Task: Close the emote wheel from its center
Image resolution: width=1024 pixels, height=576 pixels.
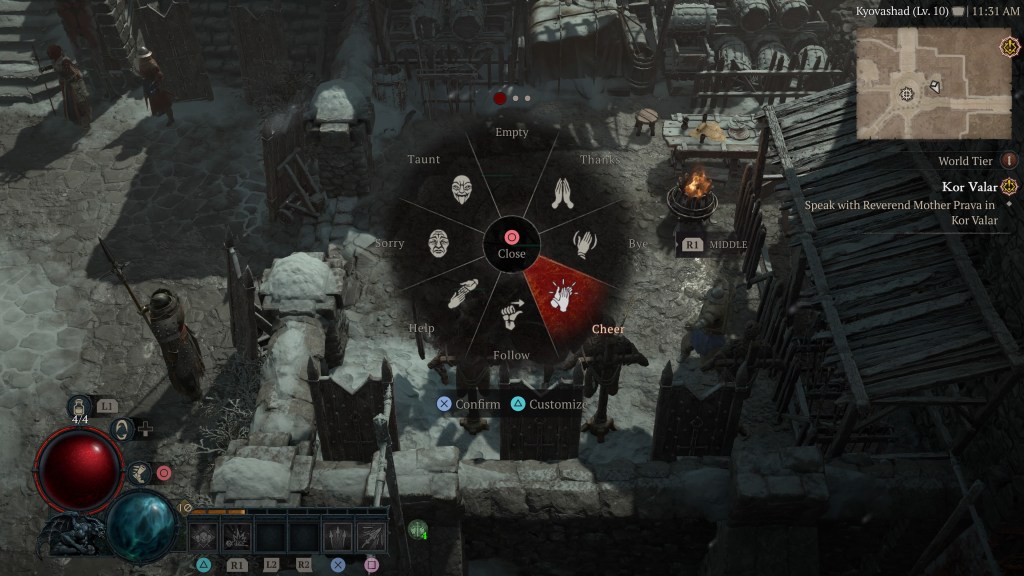Action: point(511,243)
